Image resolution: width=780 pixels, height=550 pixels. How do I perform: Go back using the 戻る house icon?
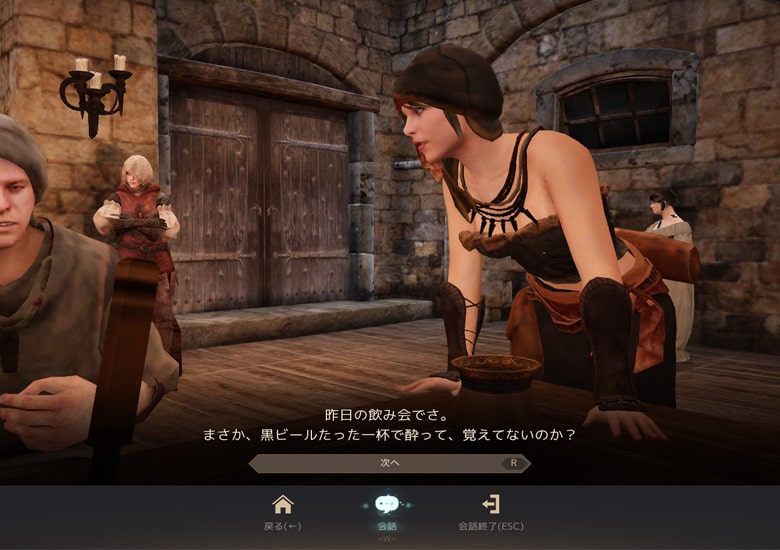283,505
